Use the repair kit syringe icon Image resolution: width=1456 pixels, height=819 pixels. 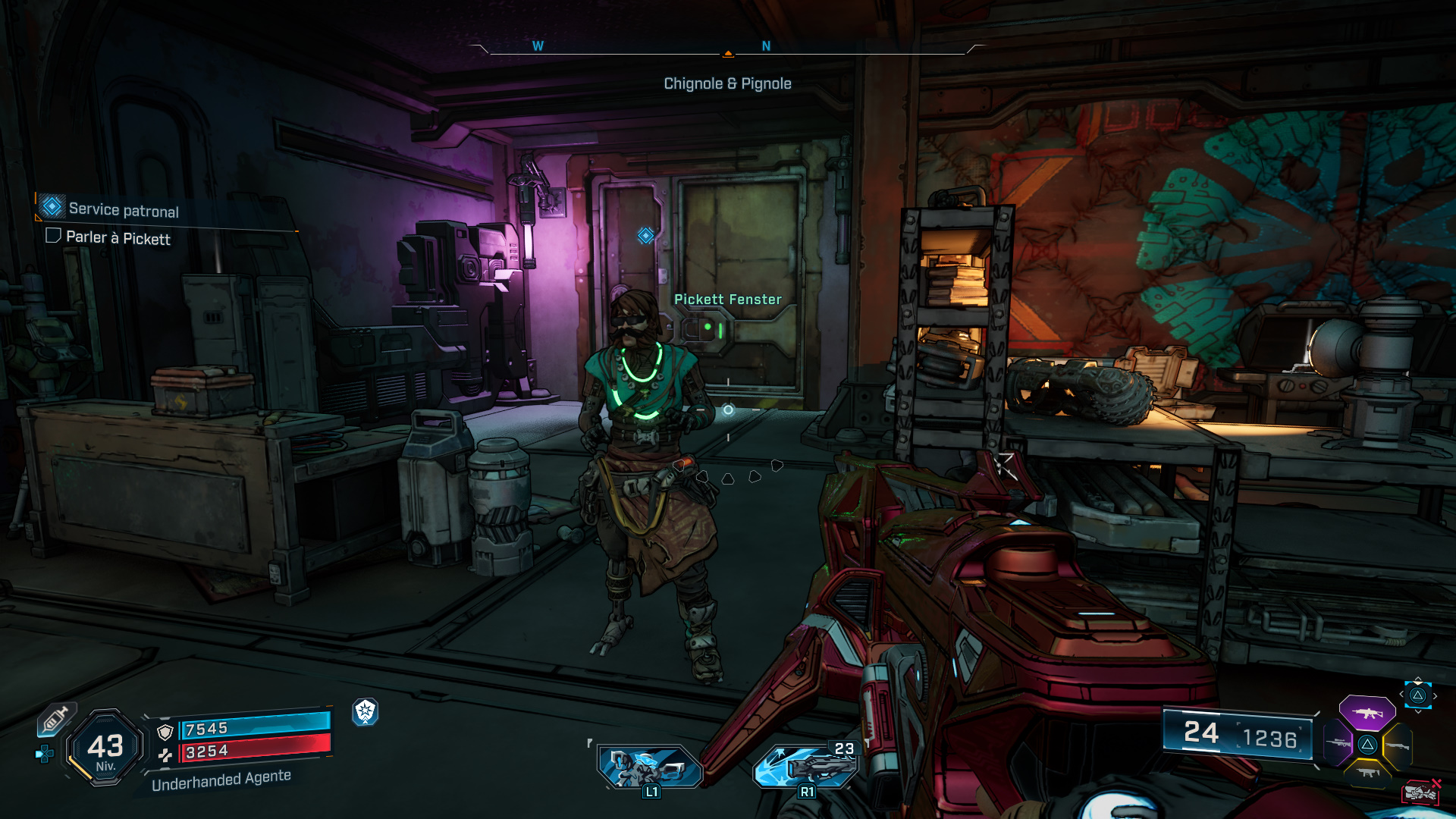55,719
